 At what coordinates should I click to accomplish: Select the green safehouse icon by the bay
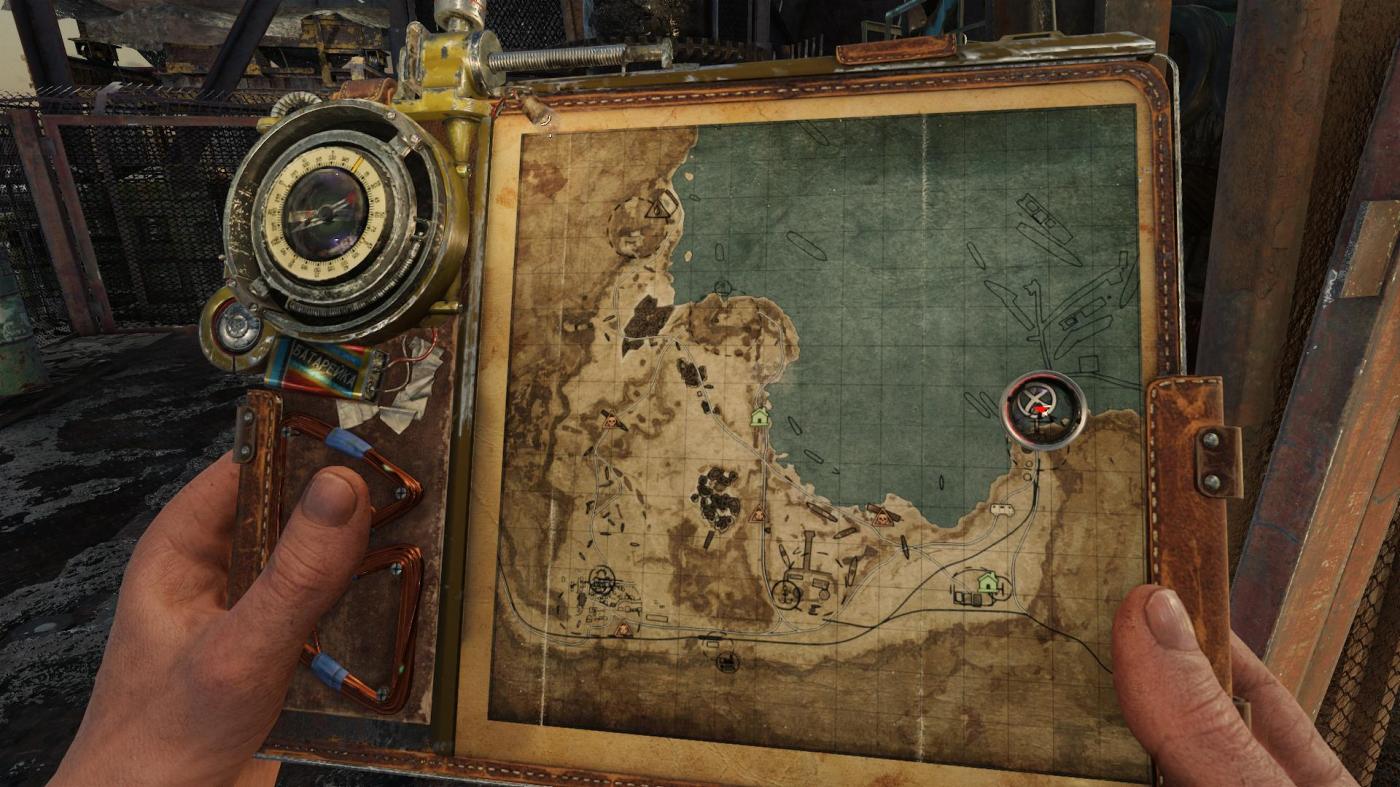pos(760,416)
